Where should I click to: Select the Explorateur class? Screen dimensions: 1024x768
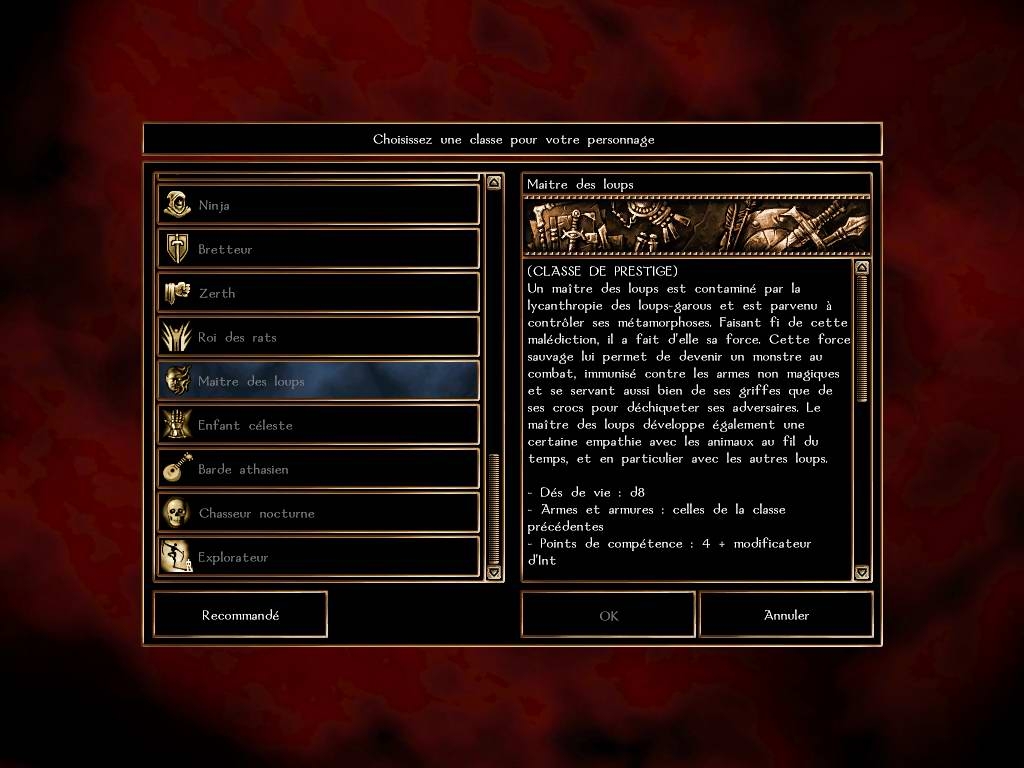(318, 557)
